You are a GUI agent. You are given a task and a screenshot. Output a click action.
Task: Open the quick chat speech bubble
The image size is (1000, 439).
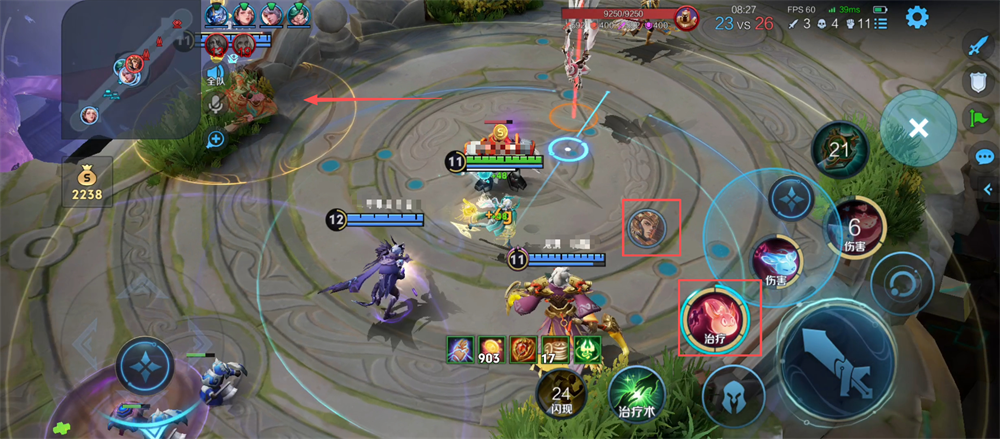[x=984, y=157]
